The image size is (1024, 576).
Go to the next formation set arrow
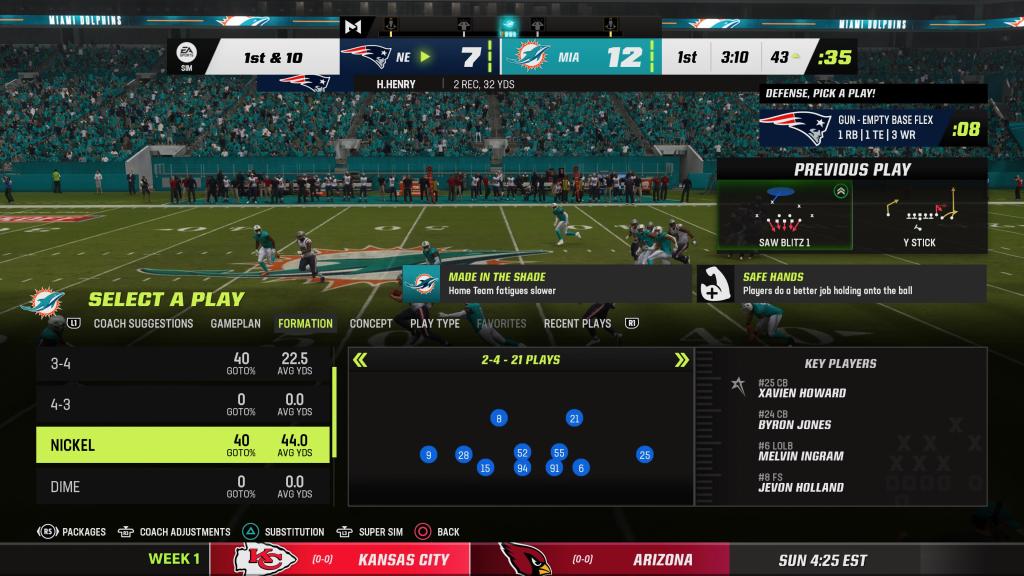coord(682,360)
